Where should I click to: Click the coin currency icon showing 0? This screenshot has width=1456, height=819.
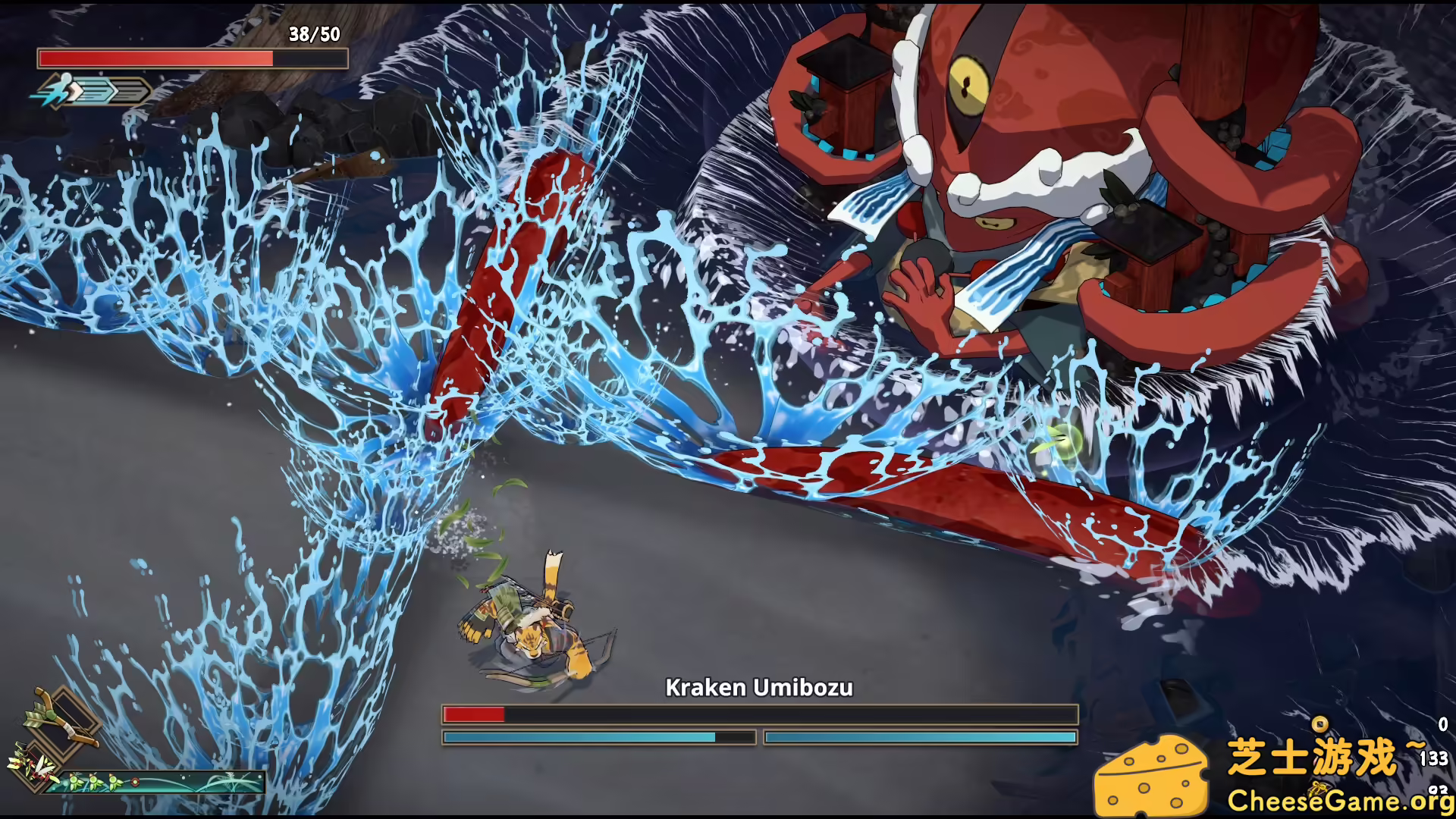(1319, 724)
